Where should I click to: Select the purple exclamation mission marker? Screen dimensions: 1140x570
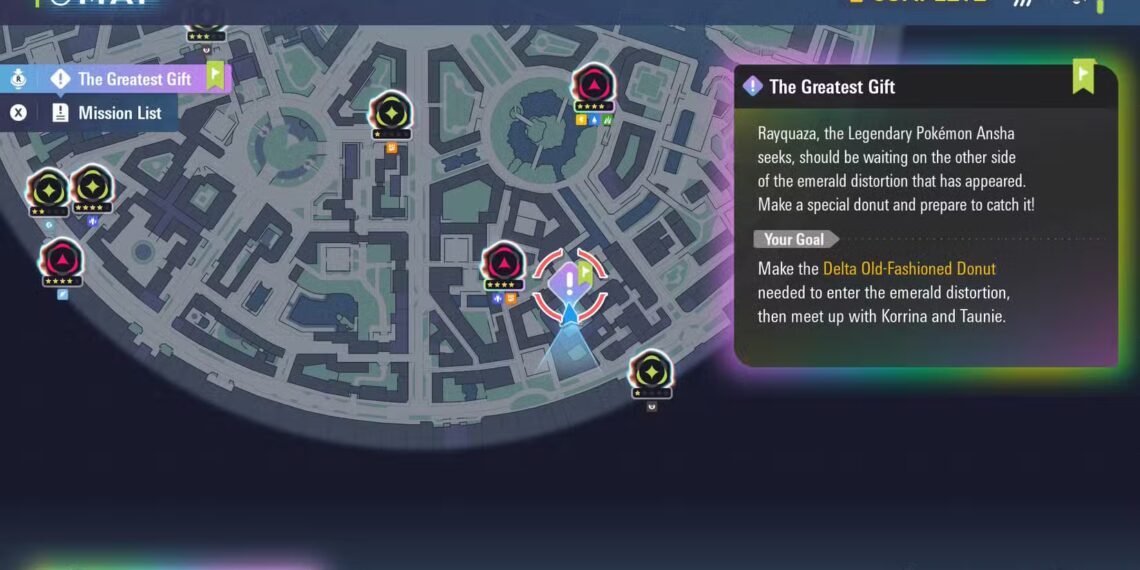(x=569, y=281)
